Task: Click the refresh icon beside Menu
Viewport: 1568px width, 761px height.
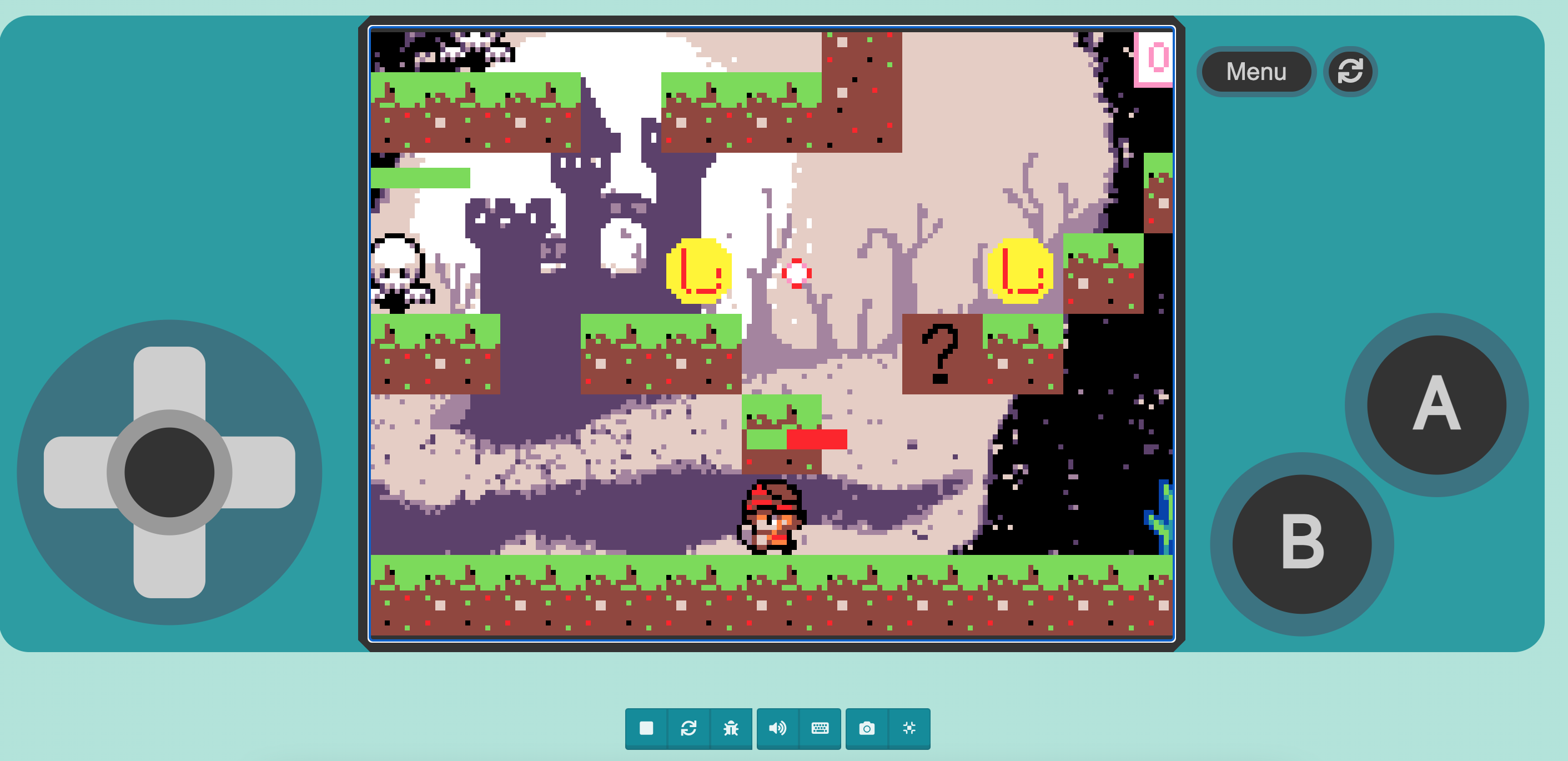Action: 1349,71
